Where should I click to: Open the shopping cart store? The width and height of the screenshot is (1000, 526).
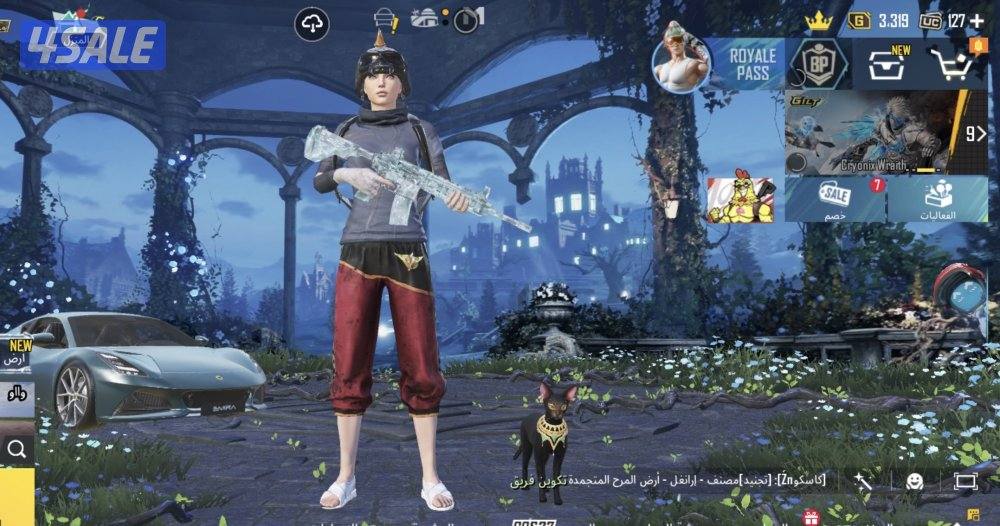click(x=953, y=64)
